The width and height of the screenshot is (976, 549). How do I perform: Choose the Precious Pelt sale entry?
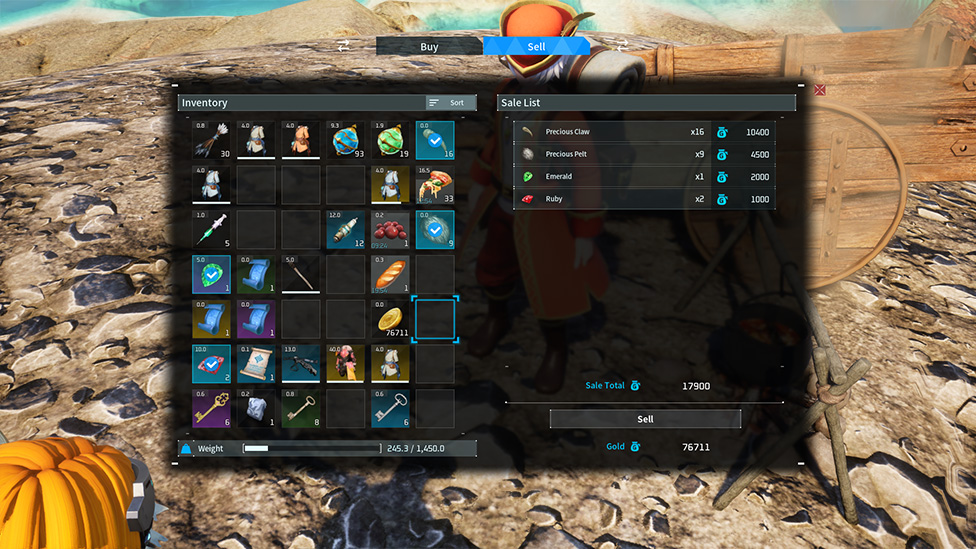644,154
